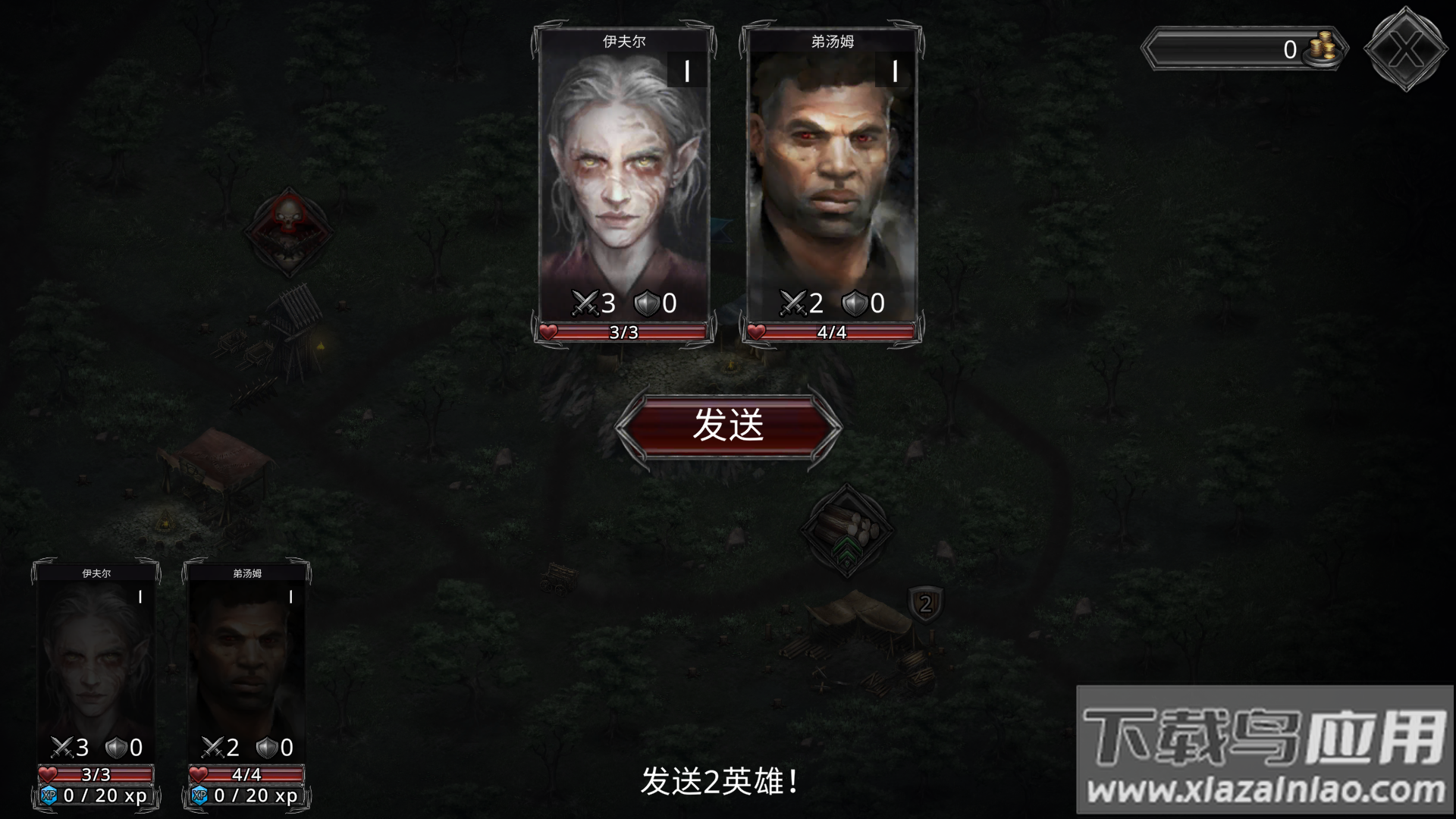1456x819 pixels.
Task: Click the red skull battle icon on the map
Action: (x=288, y=227)
